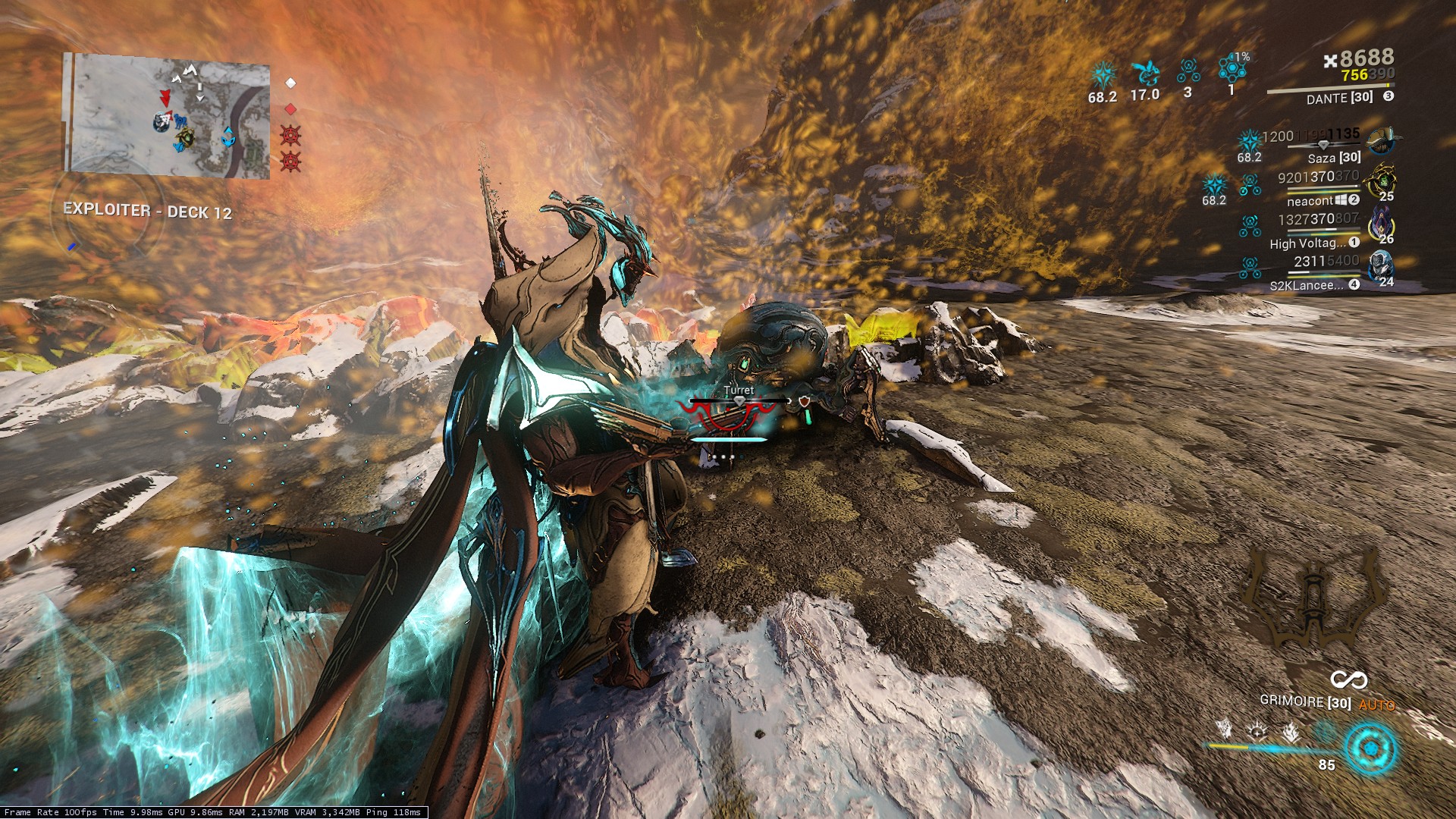Viewport: 1456px width, 819px height.
Task: Activate the flame-shaped ability icon
Action: click(1291, 733)
